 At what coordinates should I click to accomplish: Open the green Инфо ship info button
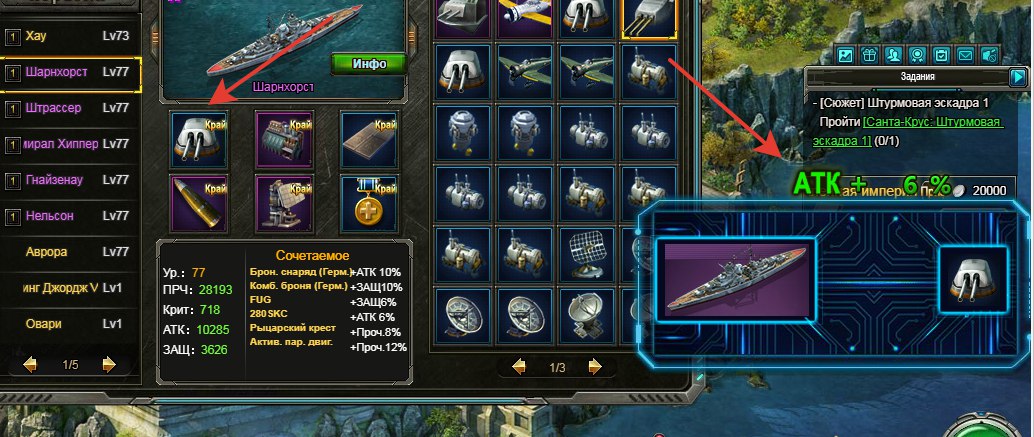(x=369, y=63)
